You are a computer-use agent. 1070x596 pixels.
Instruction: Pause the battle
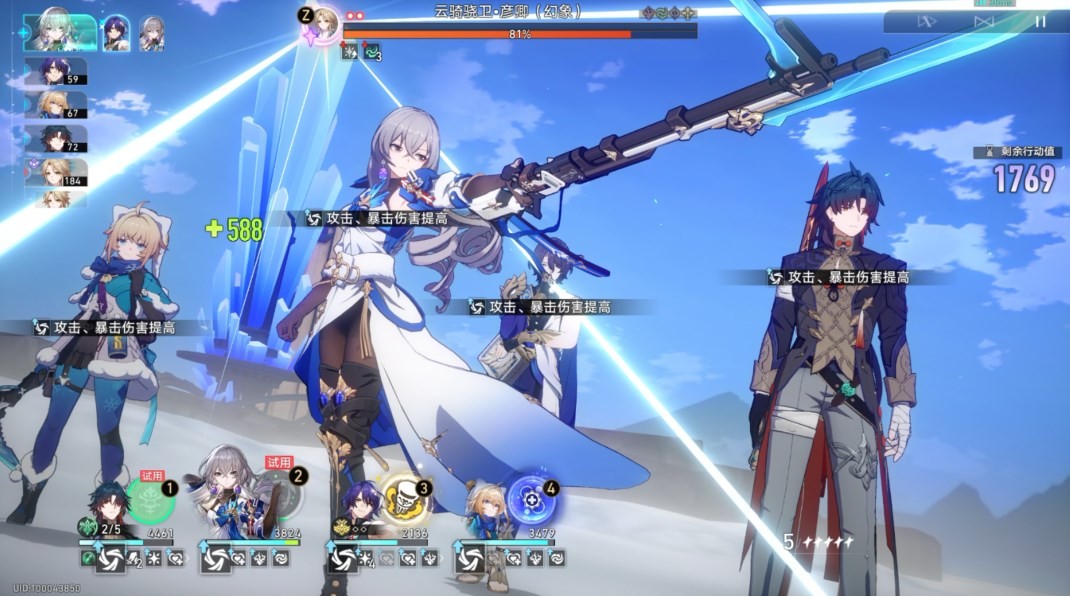(x=1040, y=21)
